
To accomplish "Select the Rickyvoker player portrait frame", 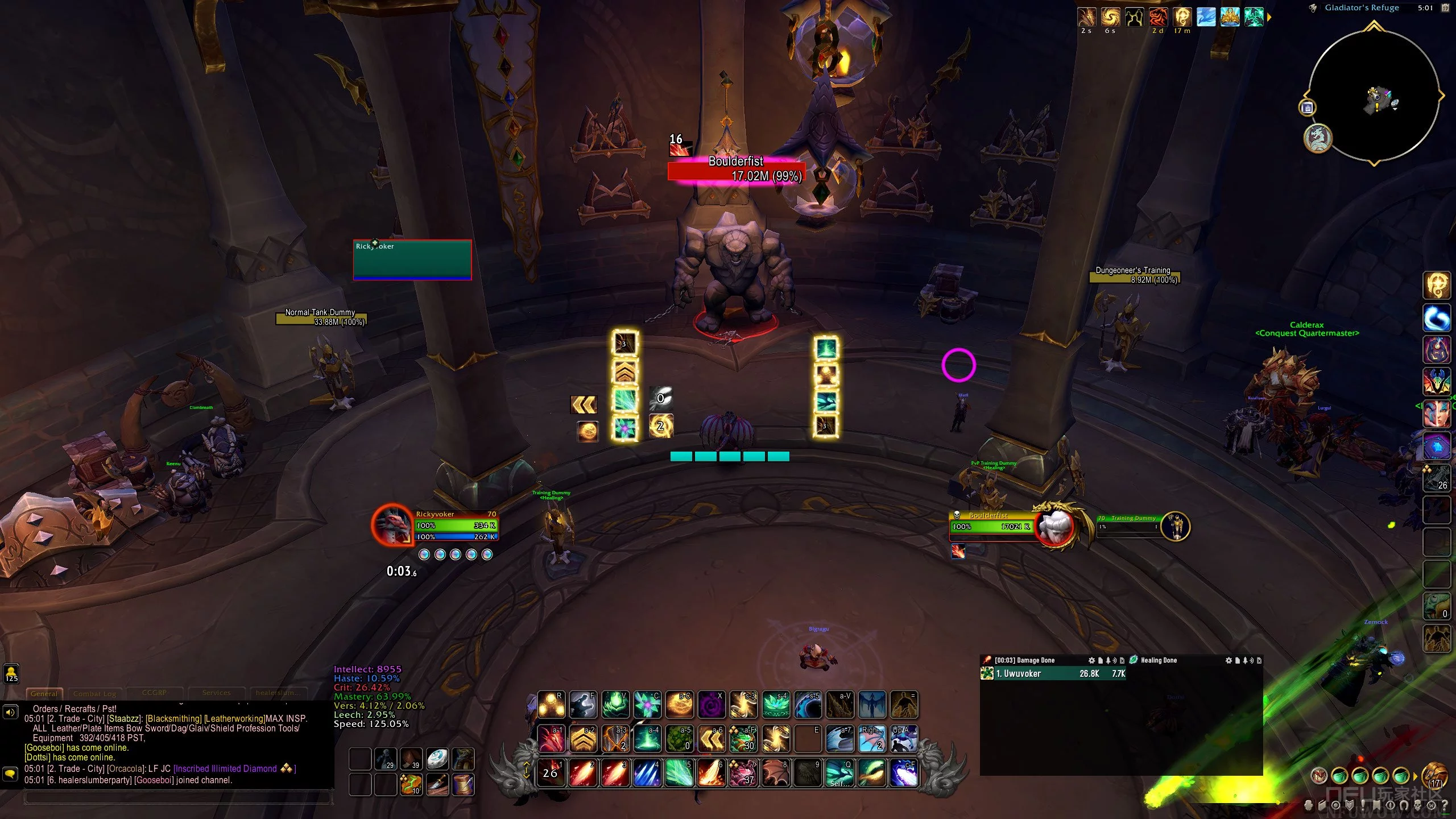I will 394,524.
